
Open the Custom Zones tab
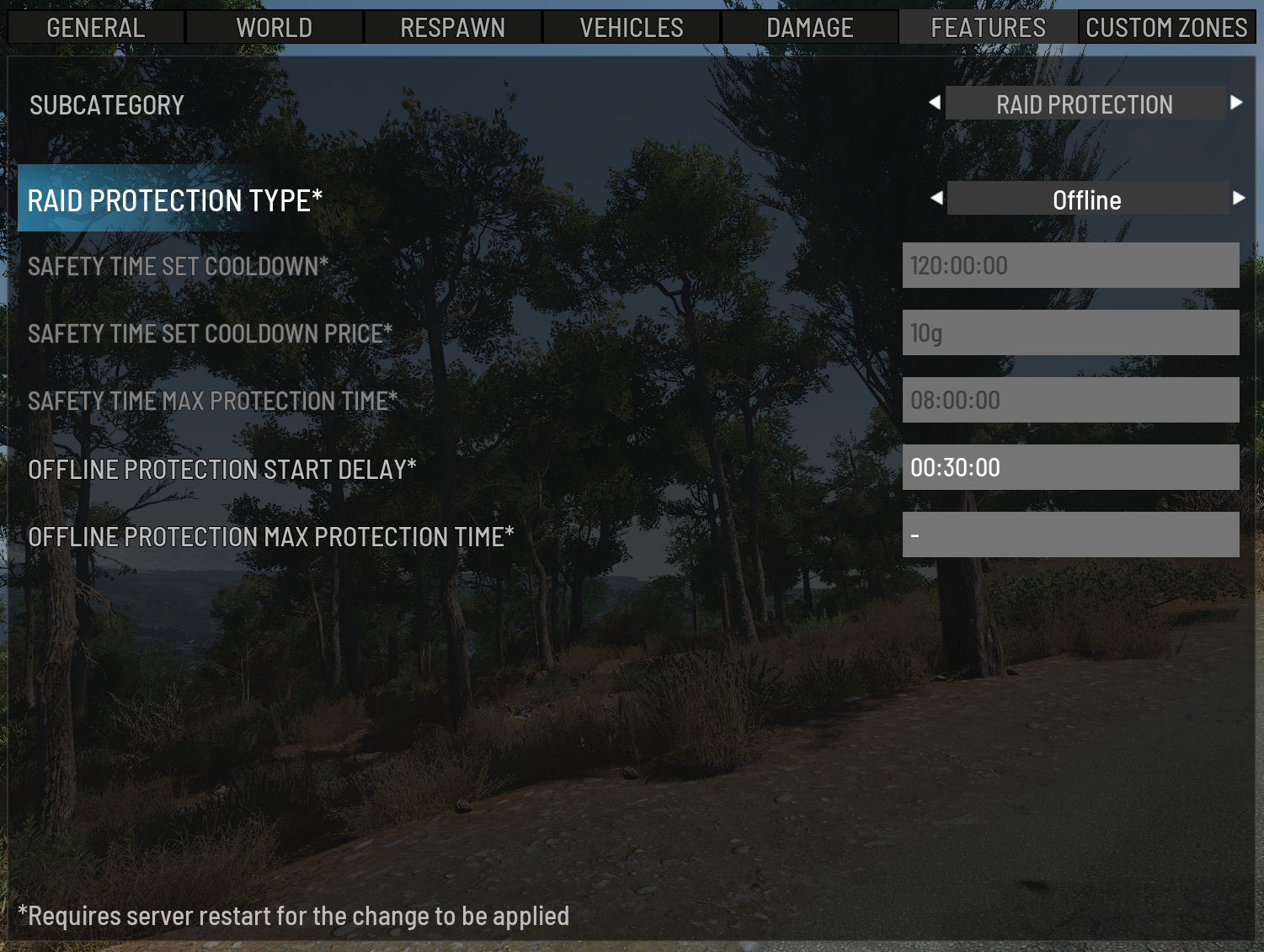point(1166,28)
